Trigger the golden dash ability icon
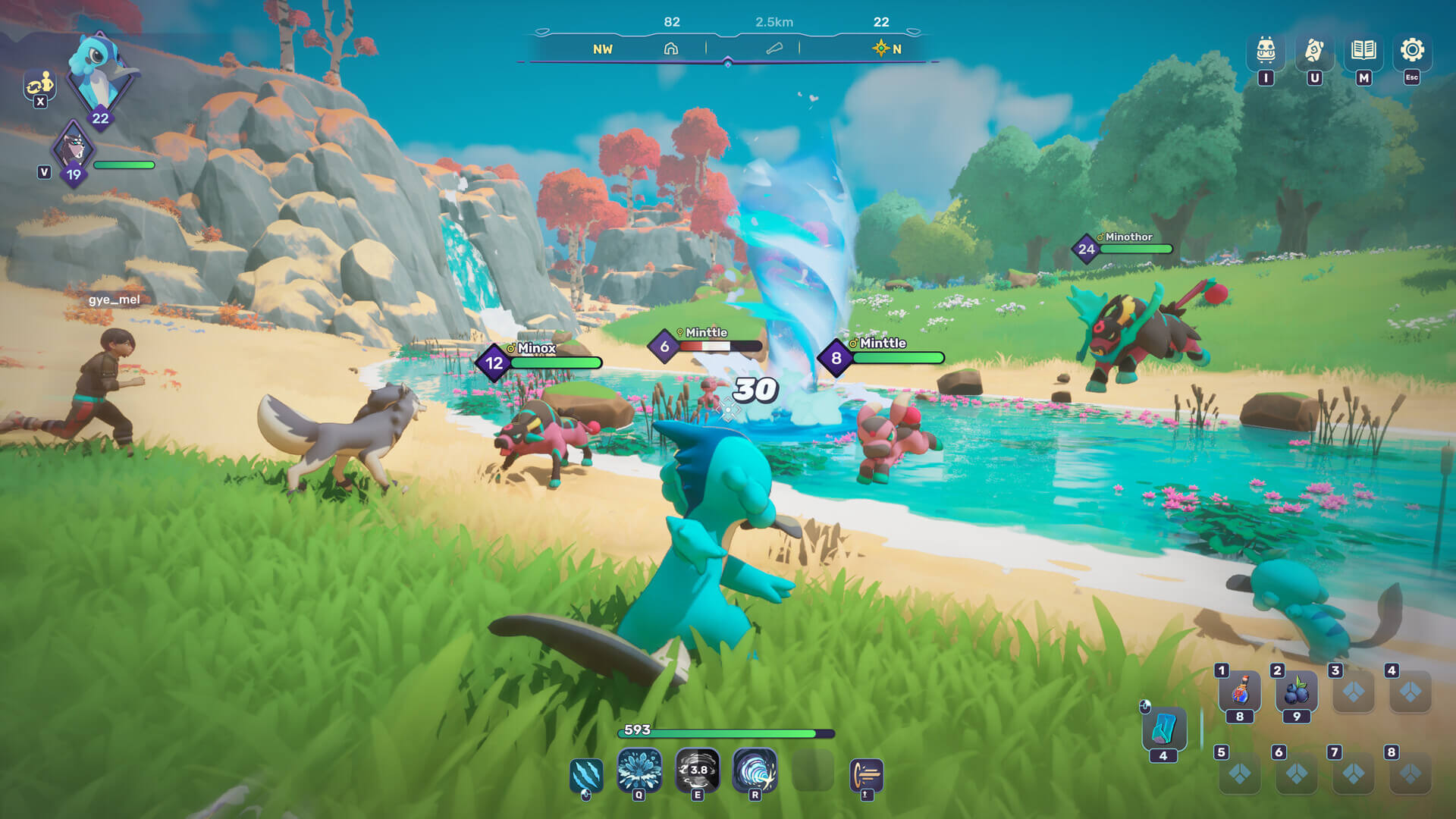 (866, 775)
